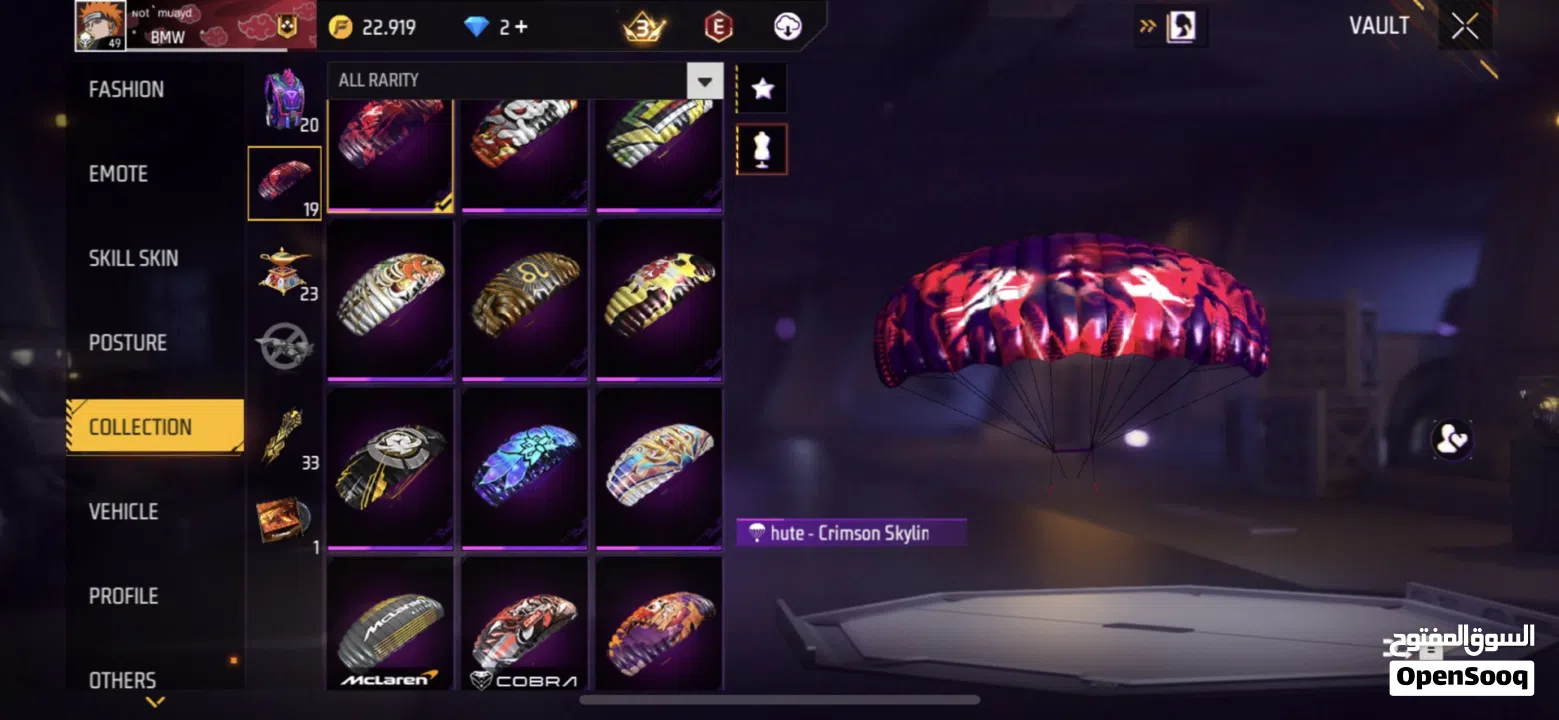Screen dimensions: 1559x720
Task: Toggle the social heart icon on the right
Action: pos(1454,440)
